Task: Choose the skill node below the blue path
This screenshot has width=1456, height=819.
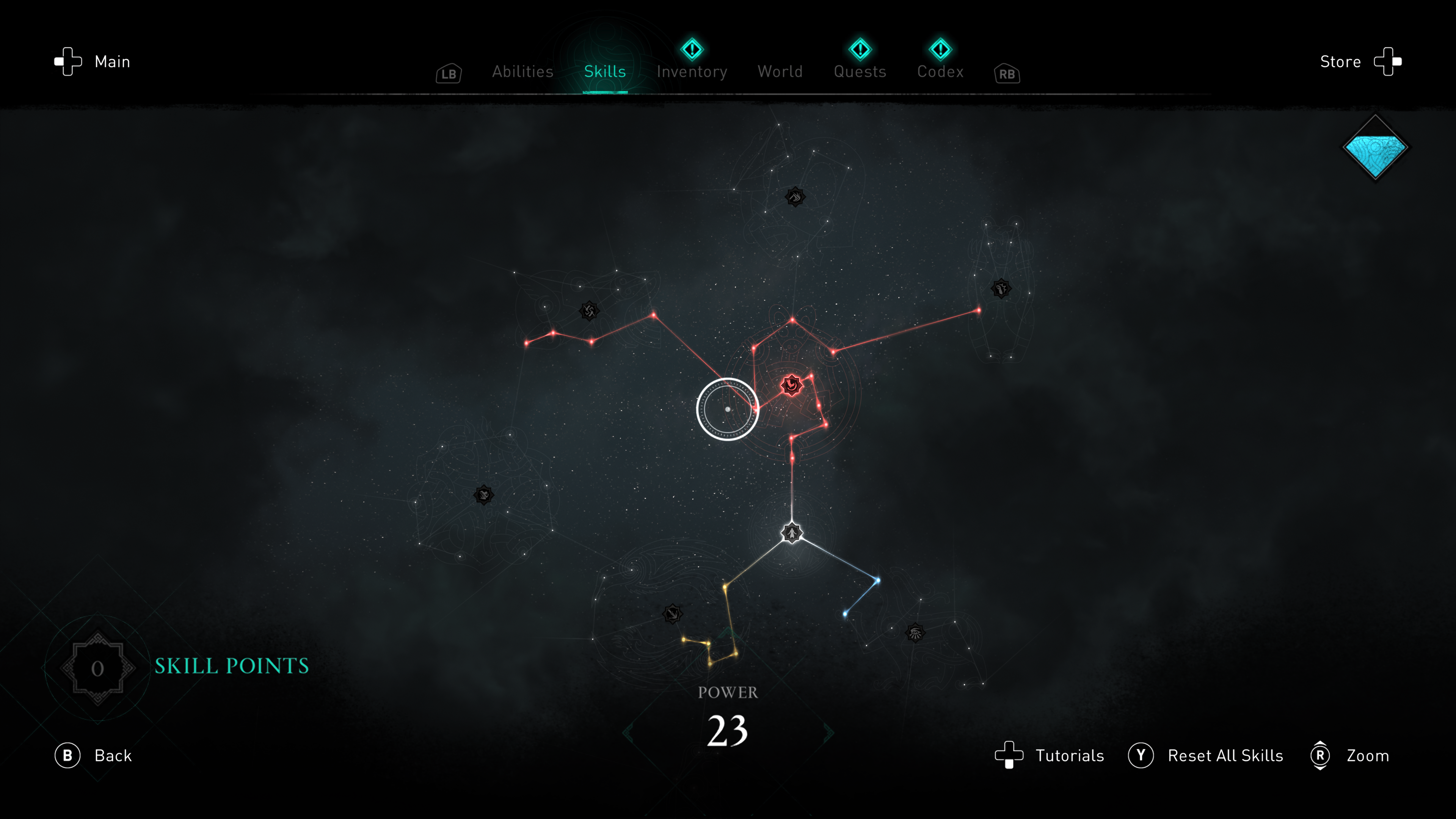Action: pyautogui.click(x=915, y=632)
